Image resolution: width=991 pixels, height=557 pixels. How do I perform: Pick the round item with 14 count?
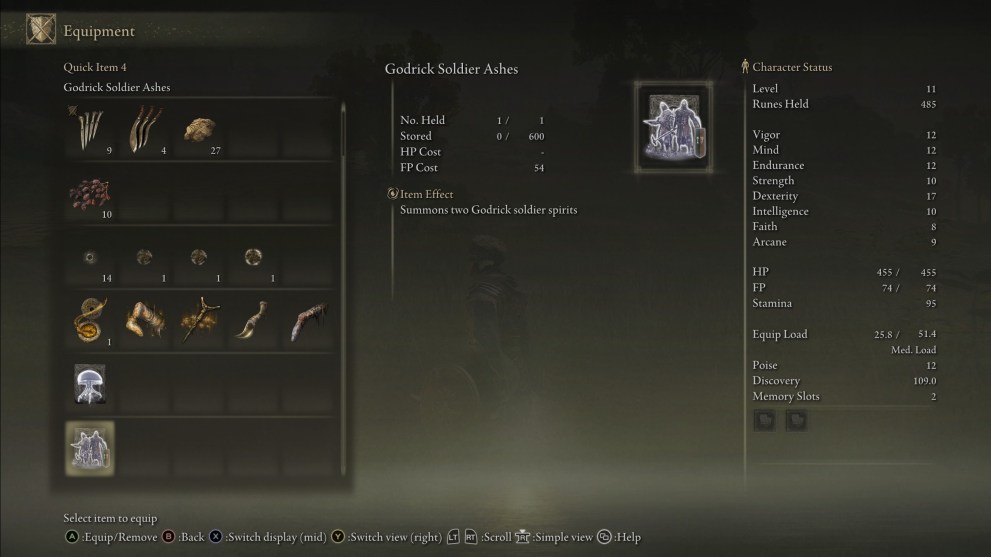pyautogui.click(x=91, y=259)
